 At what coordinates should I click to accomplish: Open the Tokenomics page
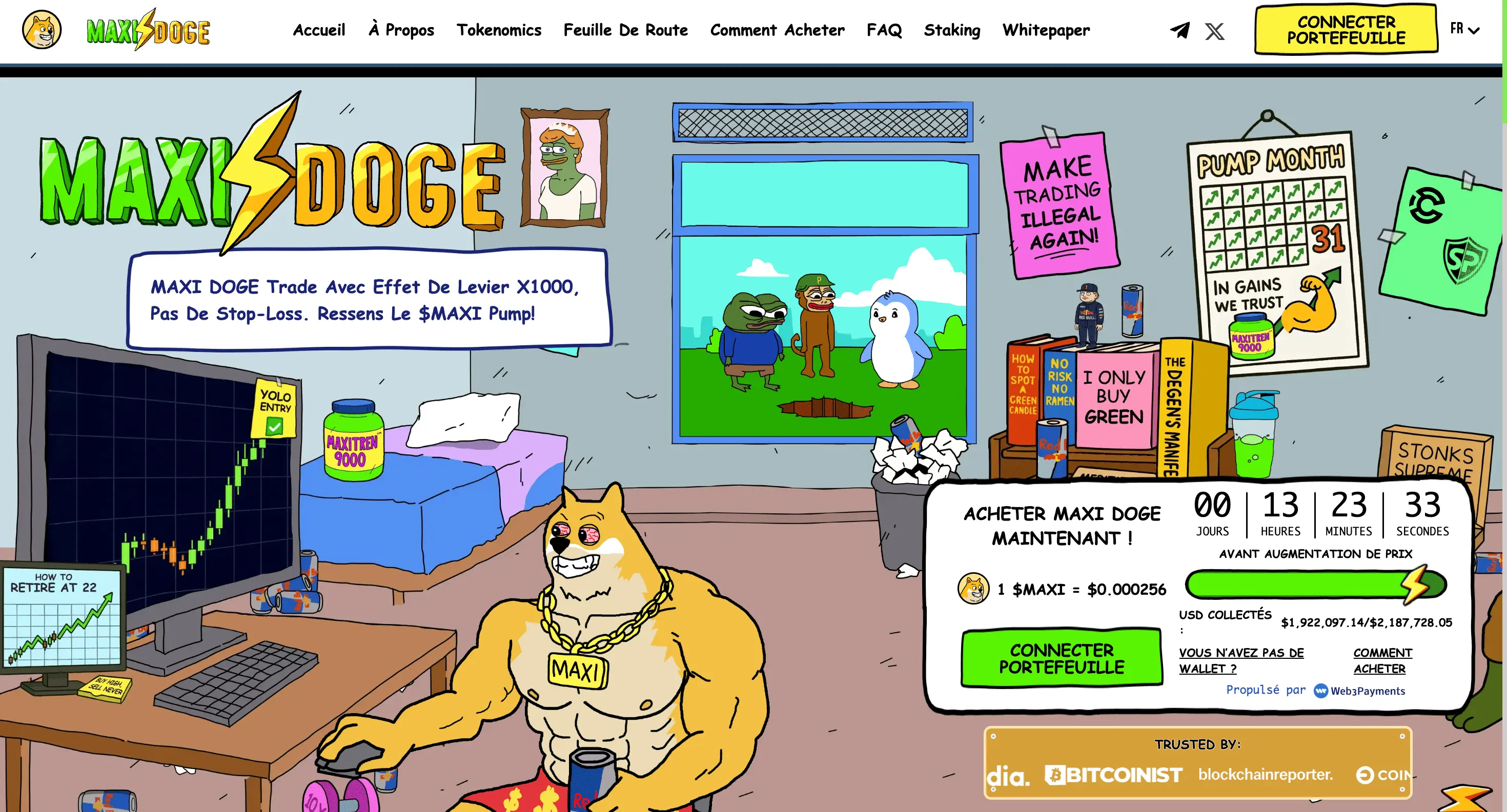click(x=499, y=30)
